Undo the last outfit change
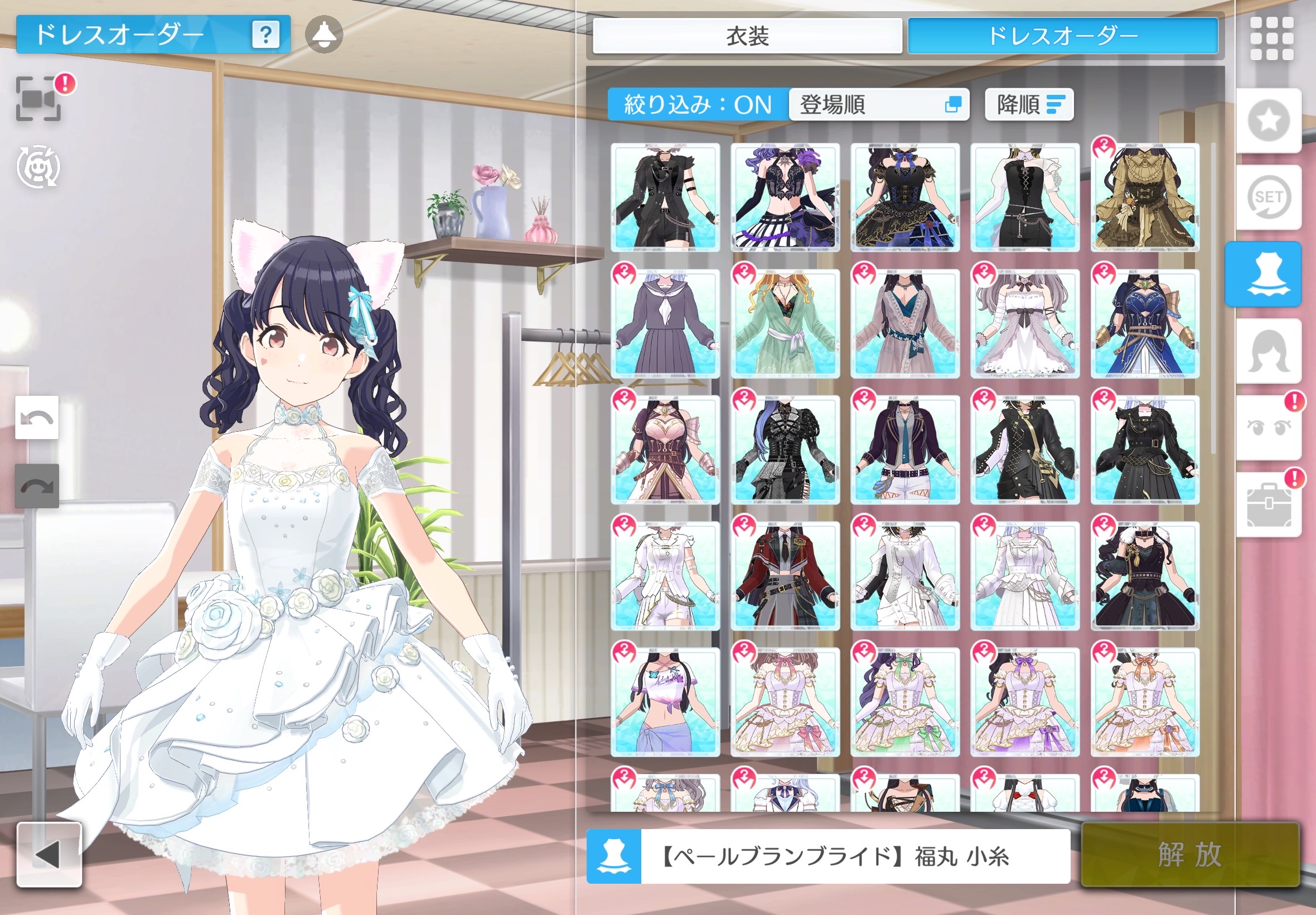Screen dimensions: 1316x915 (x=37, y=417)
